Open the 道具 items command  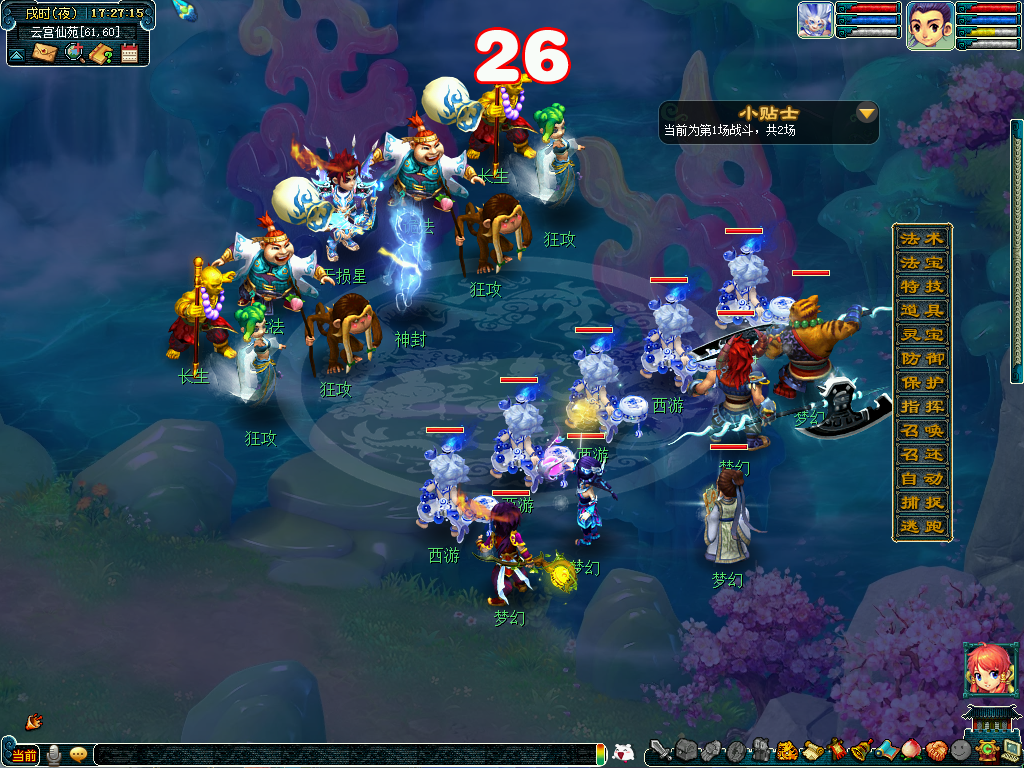(922, 310)
